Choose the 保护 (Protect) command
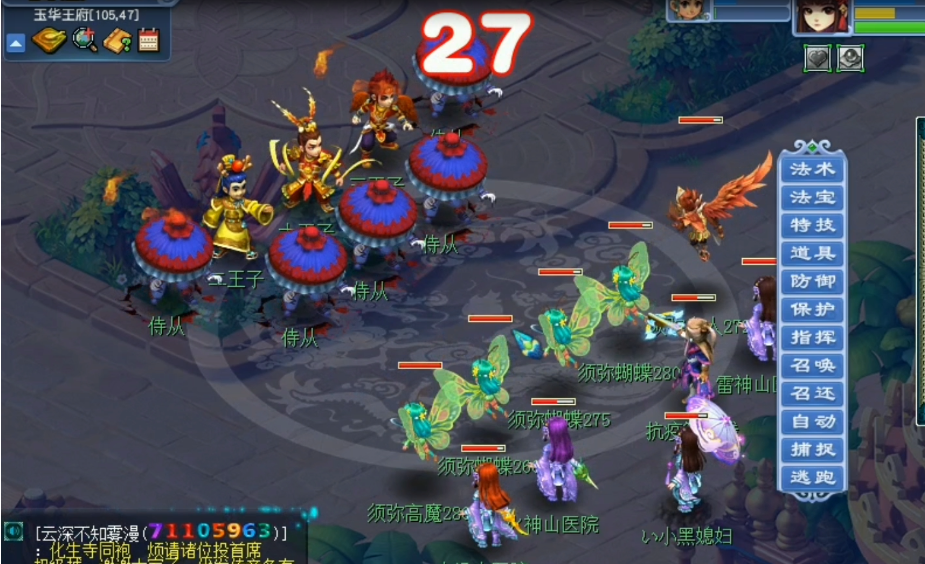 tap(812, 309)
